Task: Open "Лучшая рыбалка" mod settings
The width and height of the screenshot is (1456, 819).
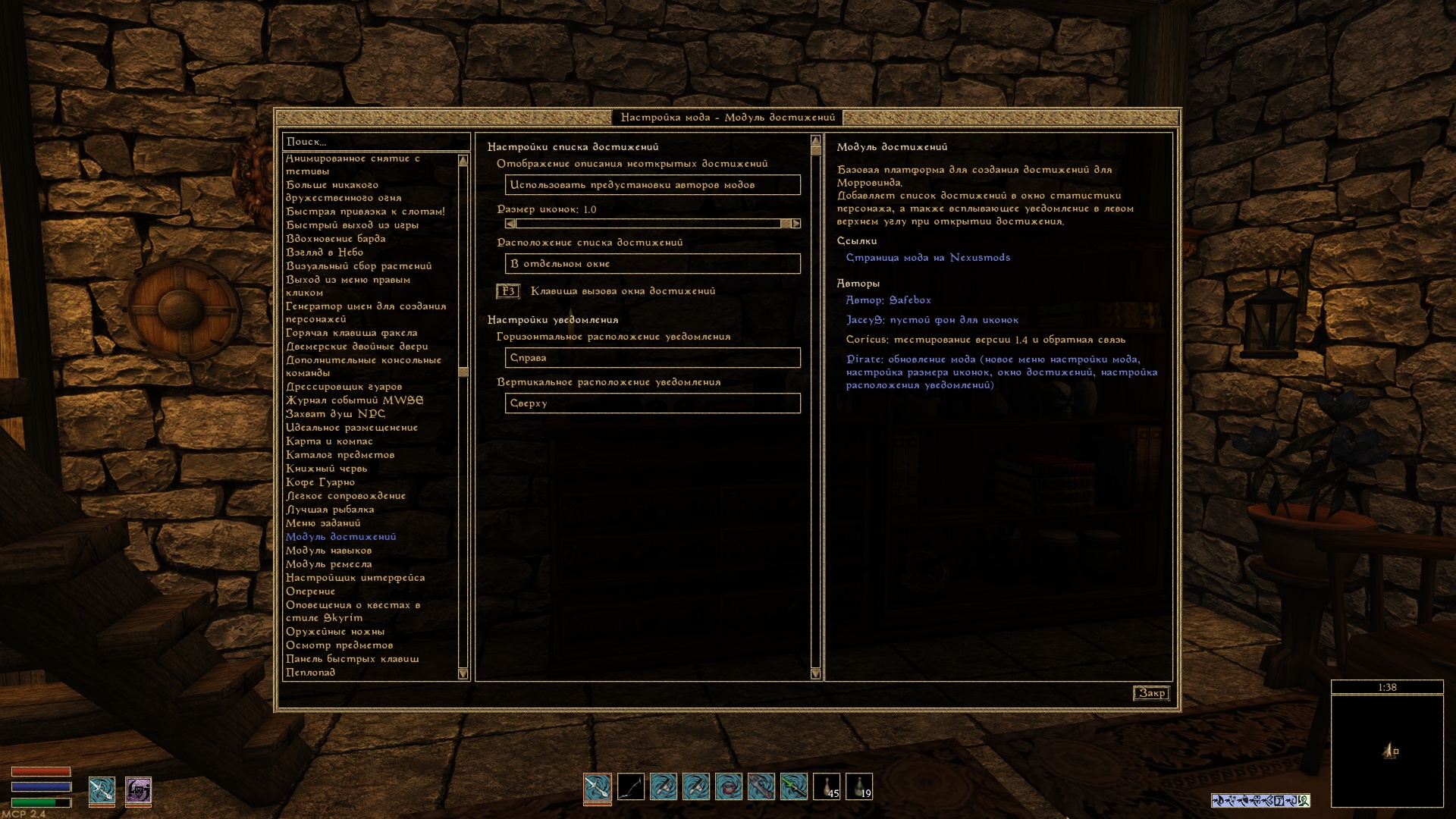Action: pos(330,510)
